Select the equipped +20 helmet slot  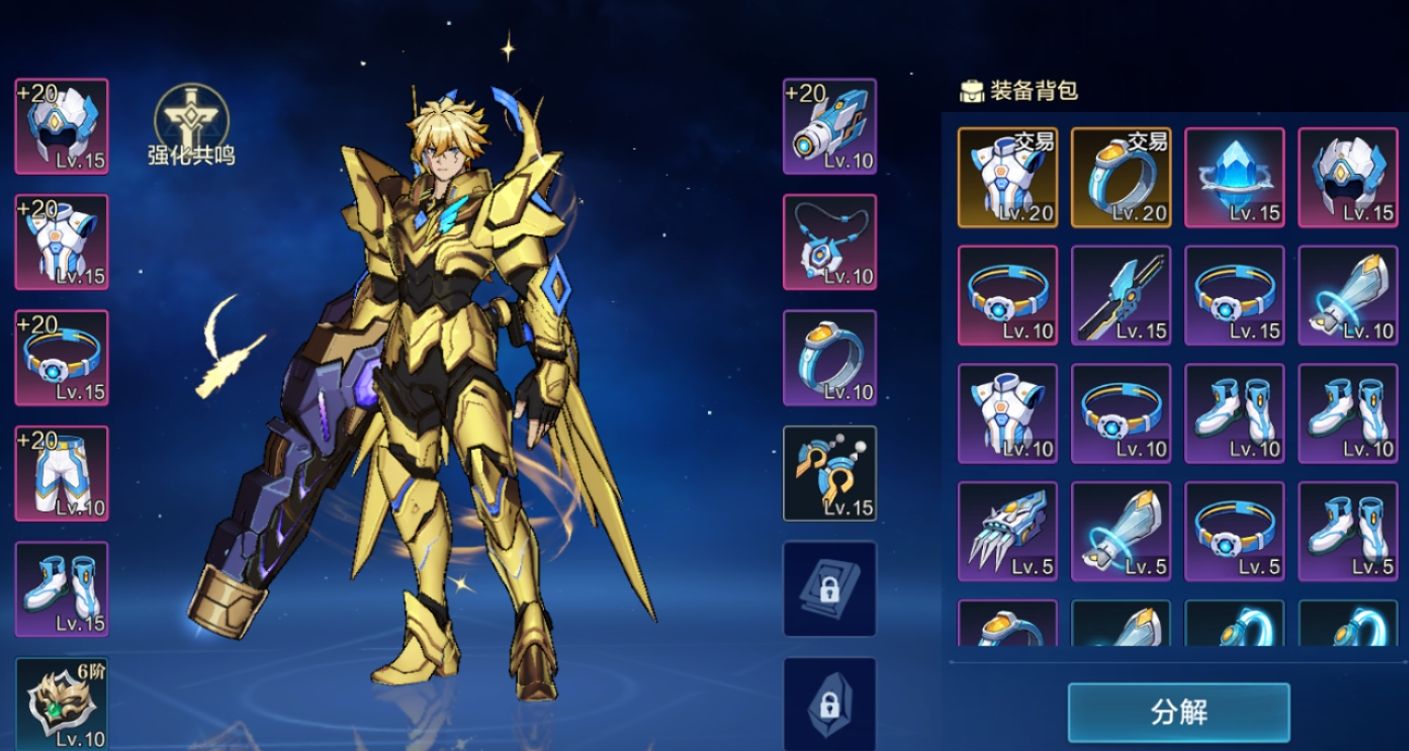(62, 126)
